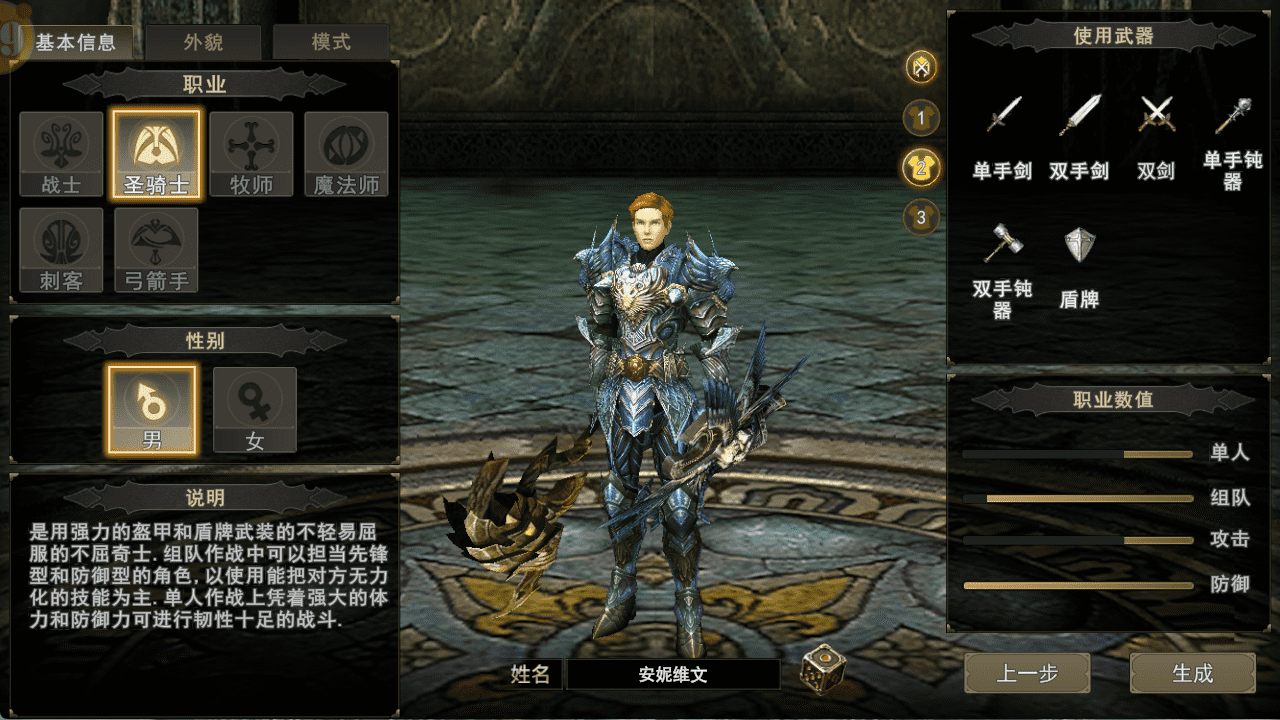The image size is (1280, 720).
Task: Pick the 牧师 priest class
Action: pyautogui.click(x=251, y=154)
